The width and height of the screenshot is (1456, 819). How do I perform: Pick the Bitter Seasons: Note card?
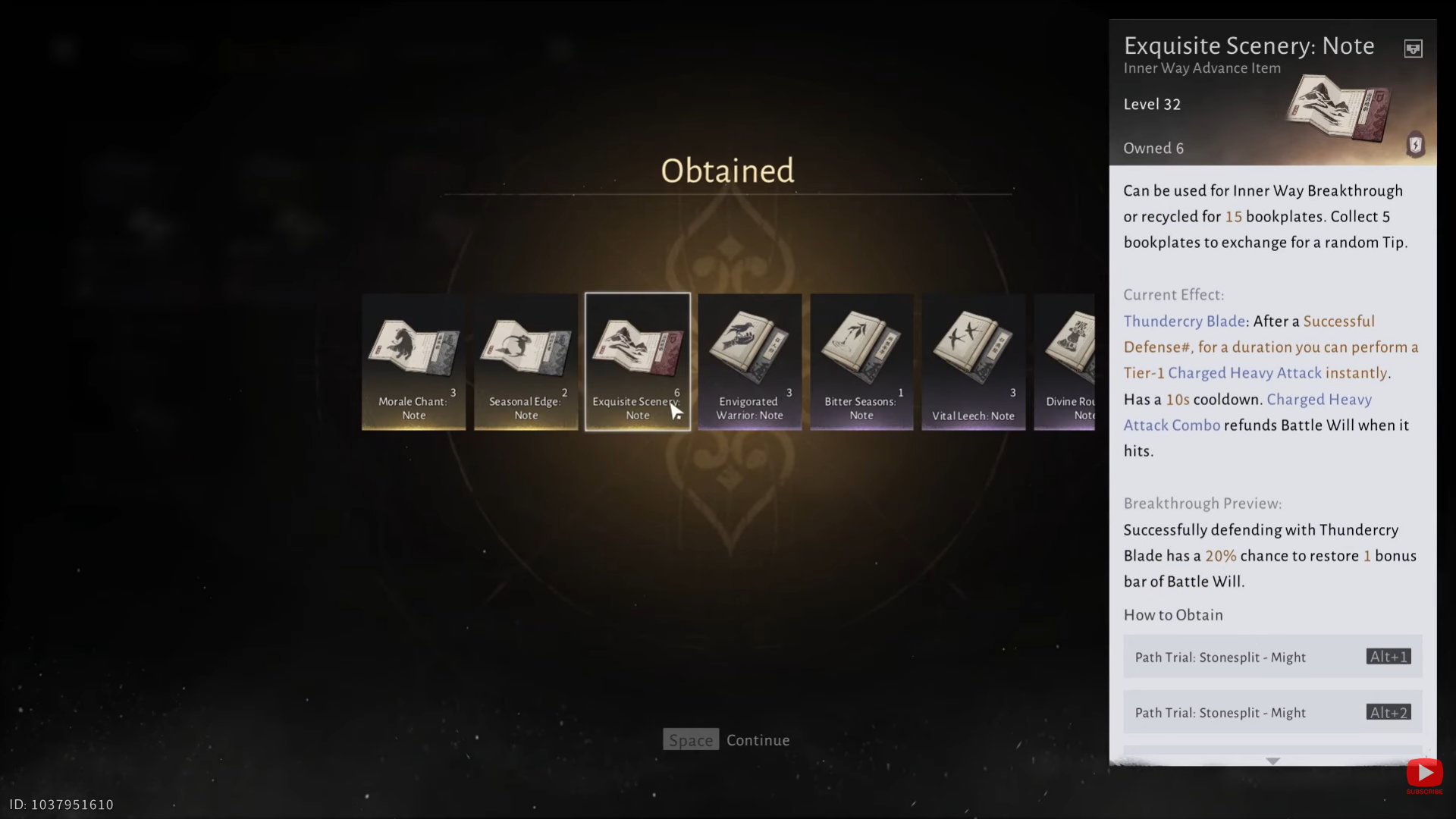pos(861,362)
